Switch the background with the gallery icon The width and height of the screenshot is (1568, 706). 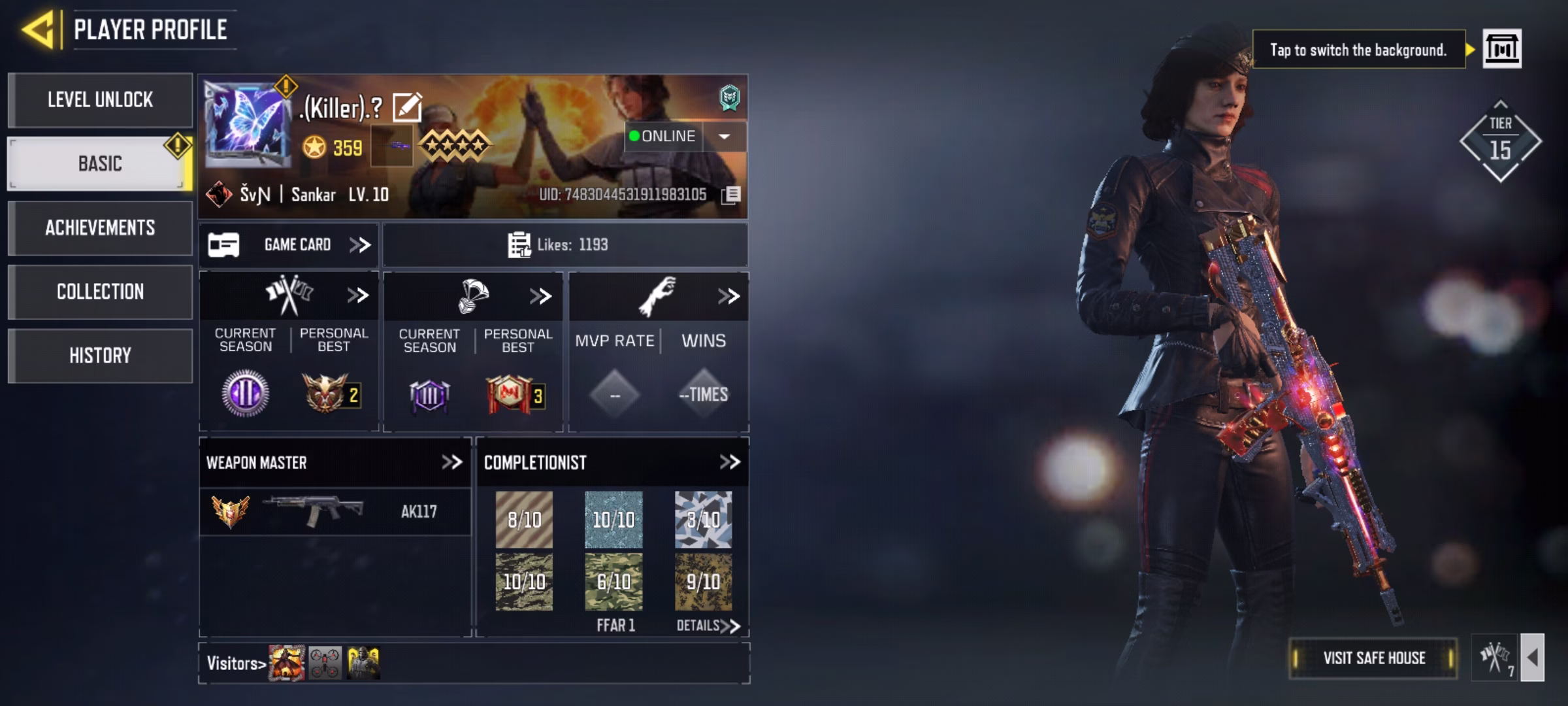tap(1501, 49)
